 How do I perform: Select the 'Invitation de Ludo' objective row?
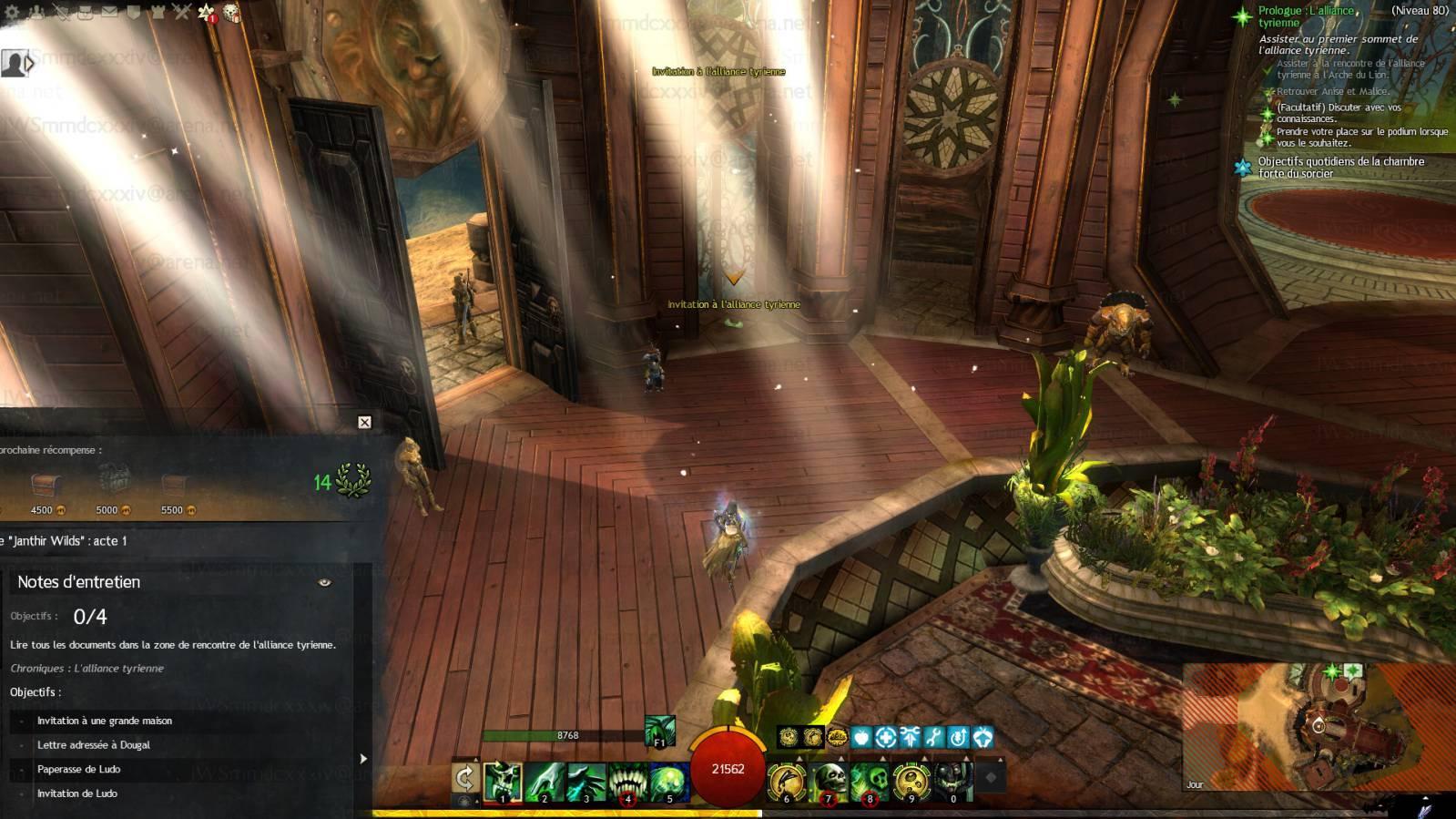[77, 793]
